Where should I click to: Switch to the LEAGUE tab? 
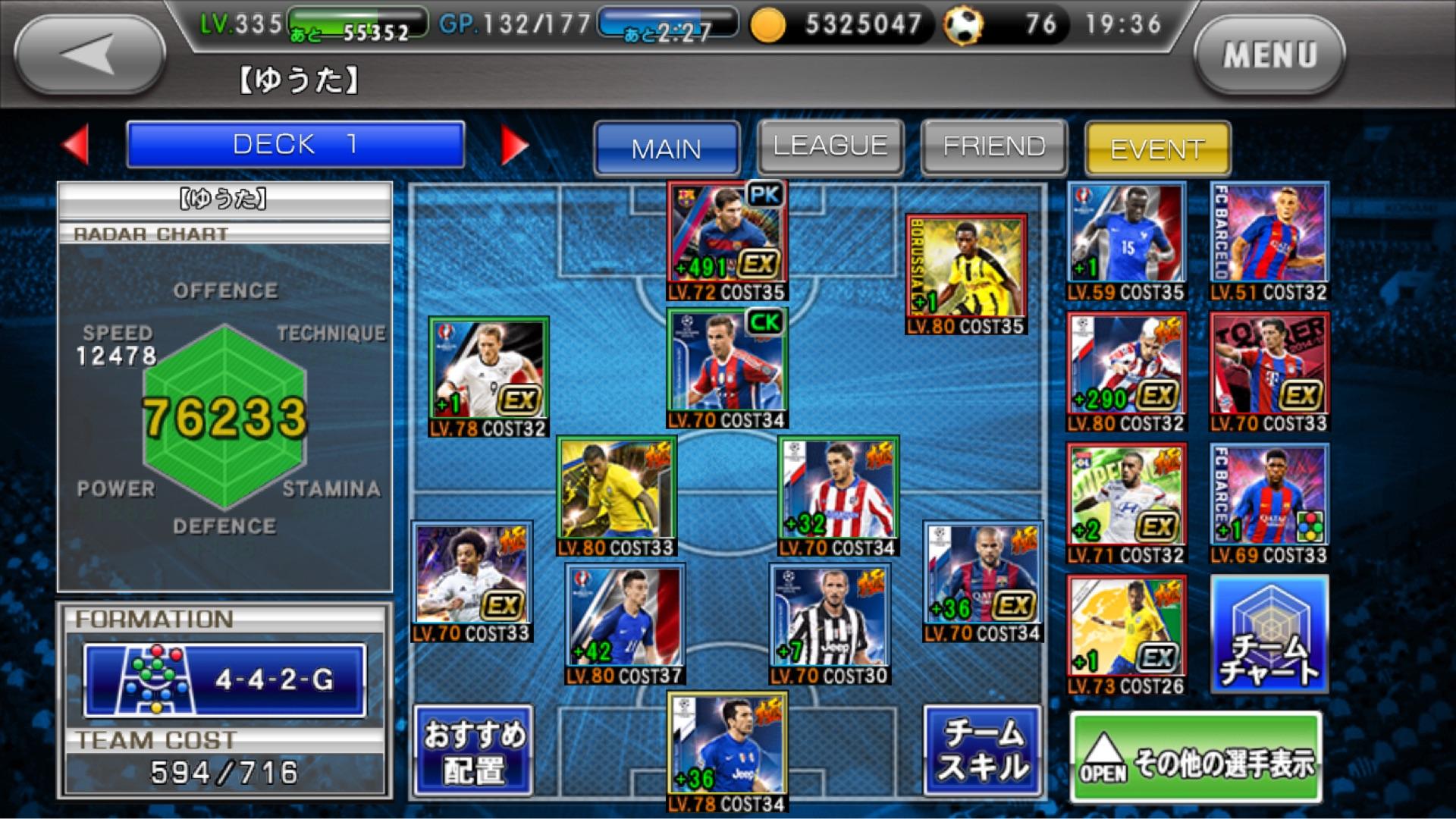pos(830,146)
